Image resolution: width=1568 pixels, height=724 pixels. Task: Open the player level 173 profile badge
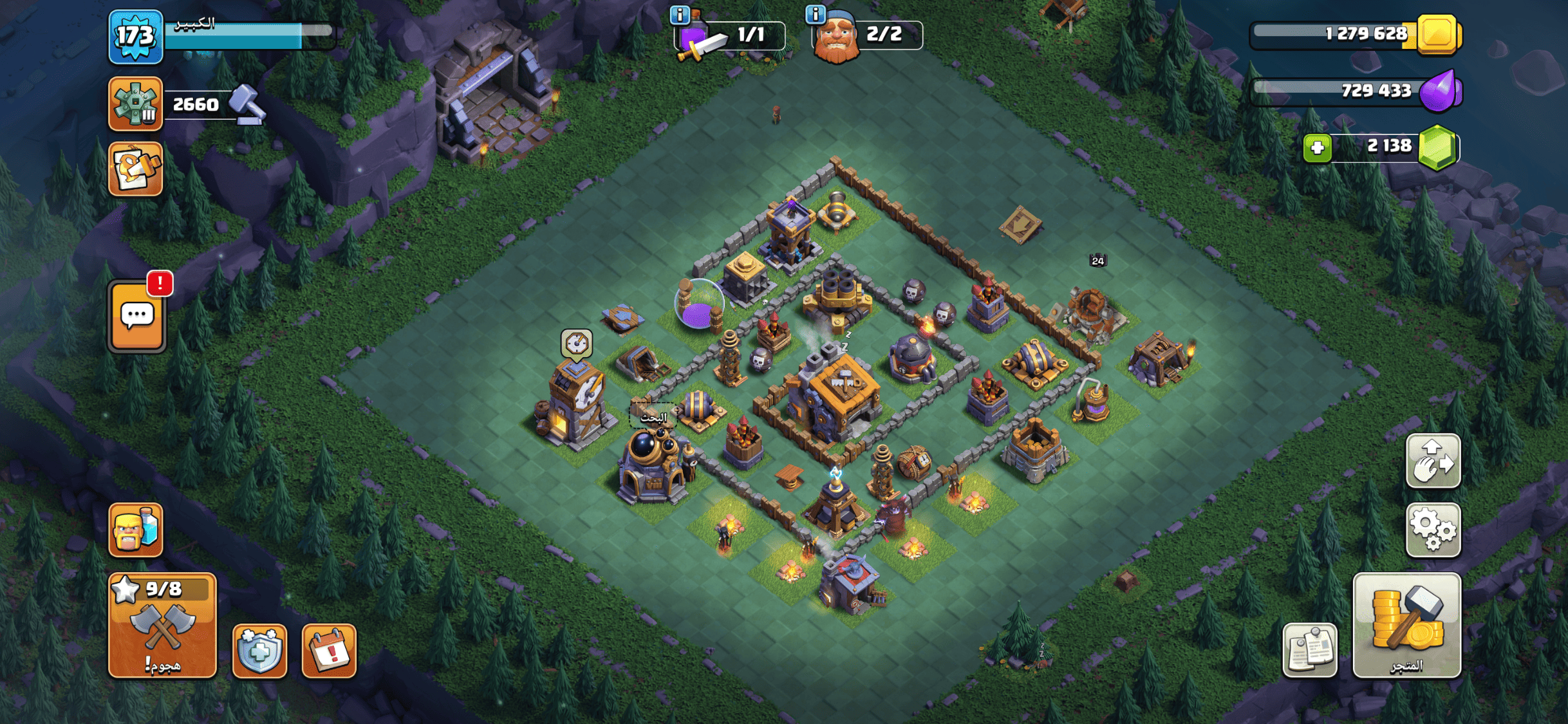click(x=135, y=37)
